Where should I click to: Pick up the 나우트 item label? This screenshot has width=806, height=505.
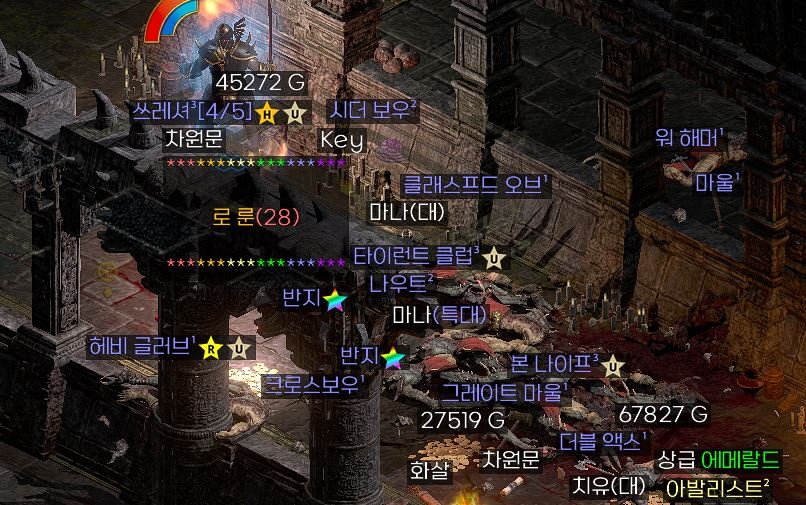(x=401, y=284)
